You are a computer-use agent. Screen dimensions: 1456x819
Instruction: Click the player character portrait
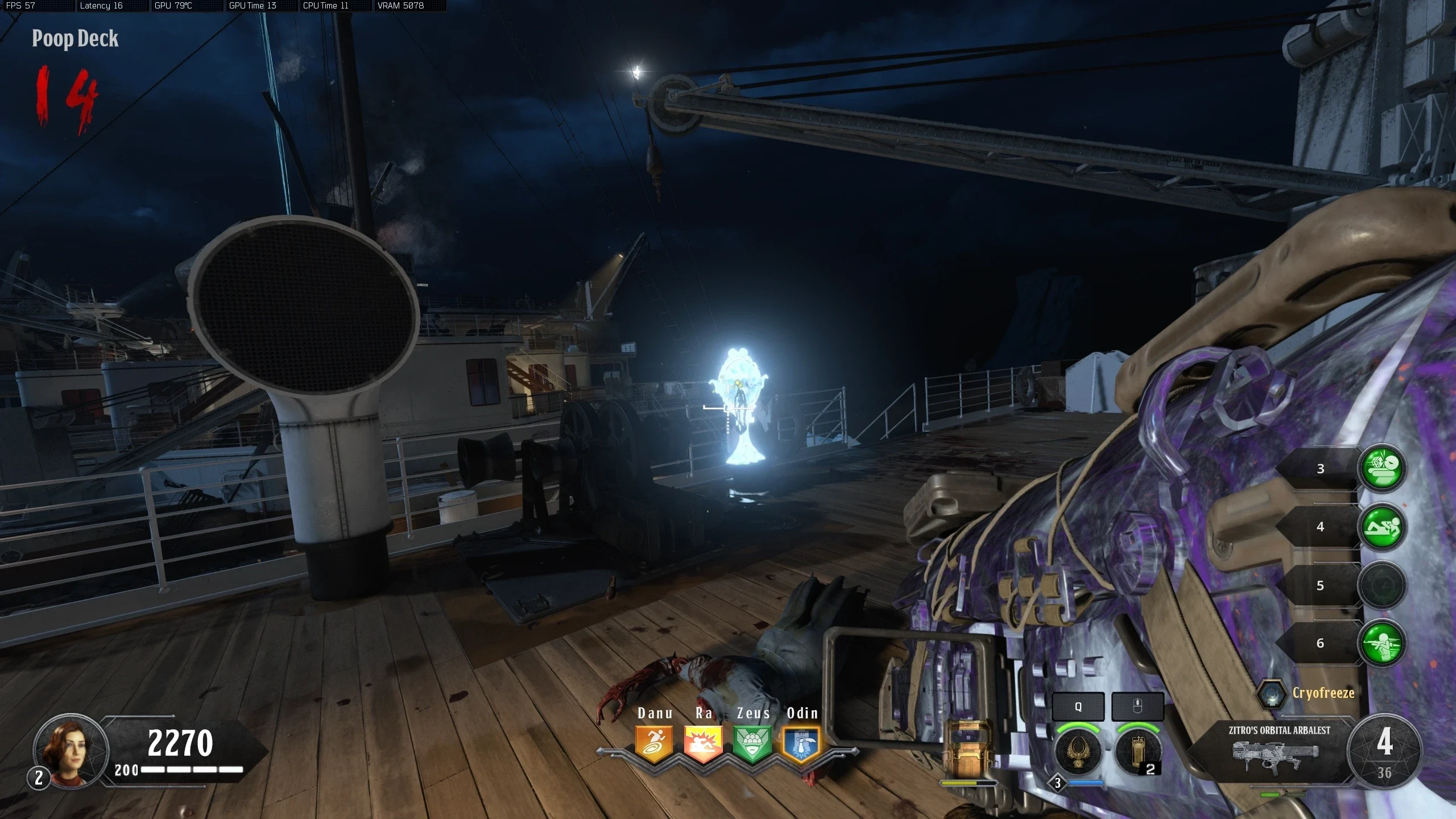pos(71,751)
